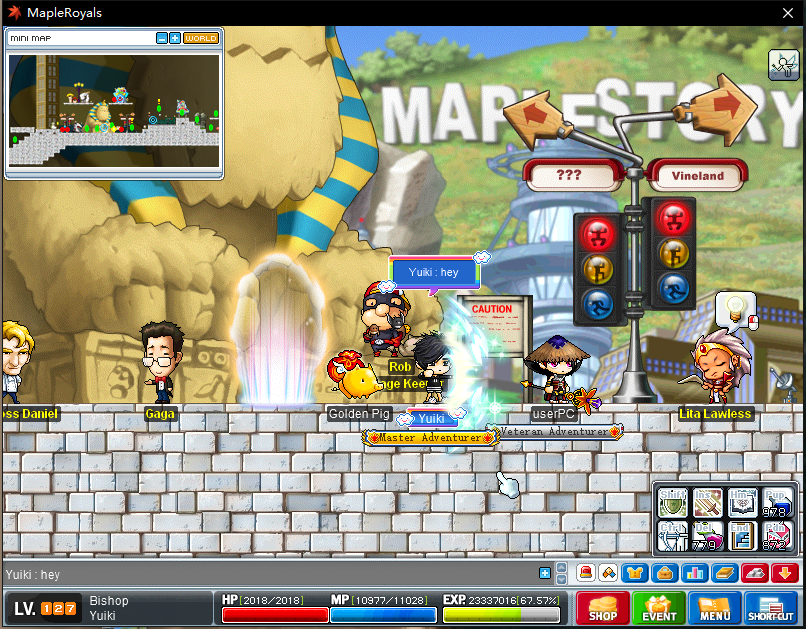Open the Event button
The image size is (806, 629).
pos(659,609)
